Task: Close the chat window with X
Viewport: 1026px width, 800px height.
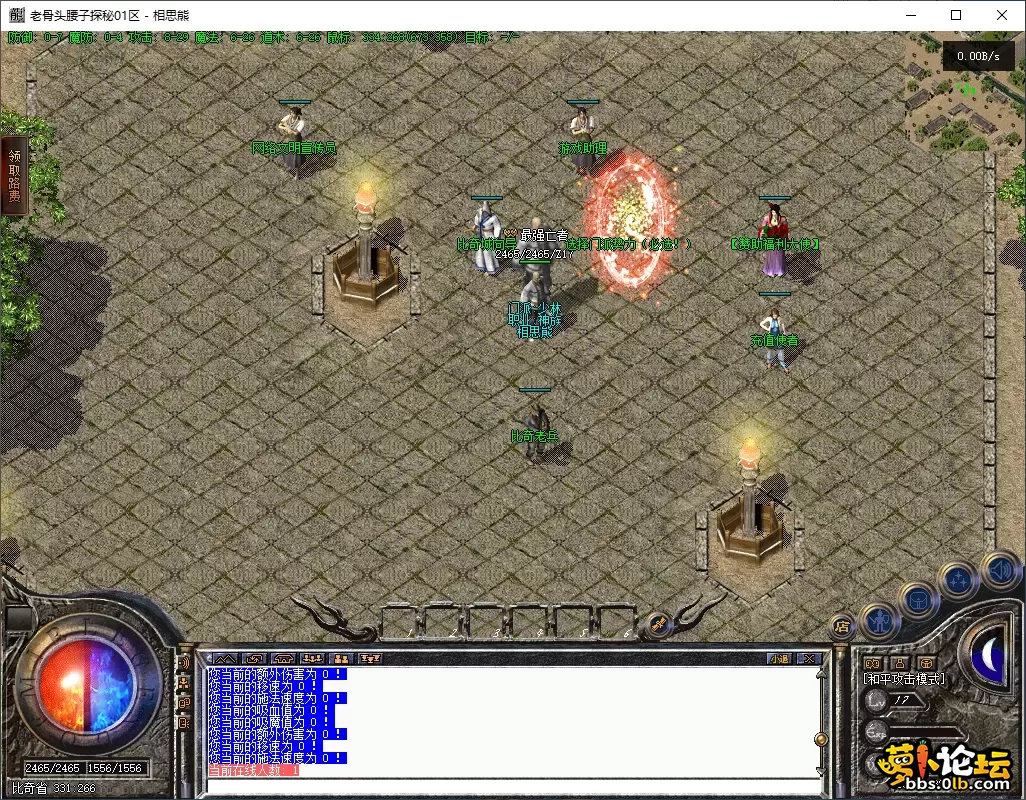Action: click(809, 658)
